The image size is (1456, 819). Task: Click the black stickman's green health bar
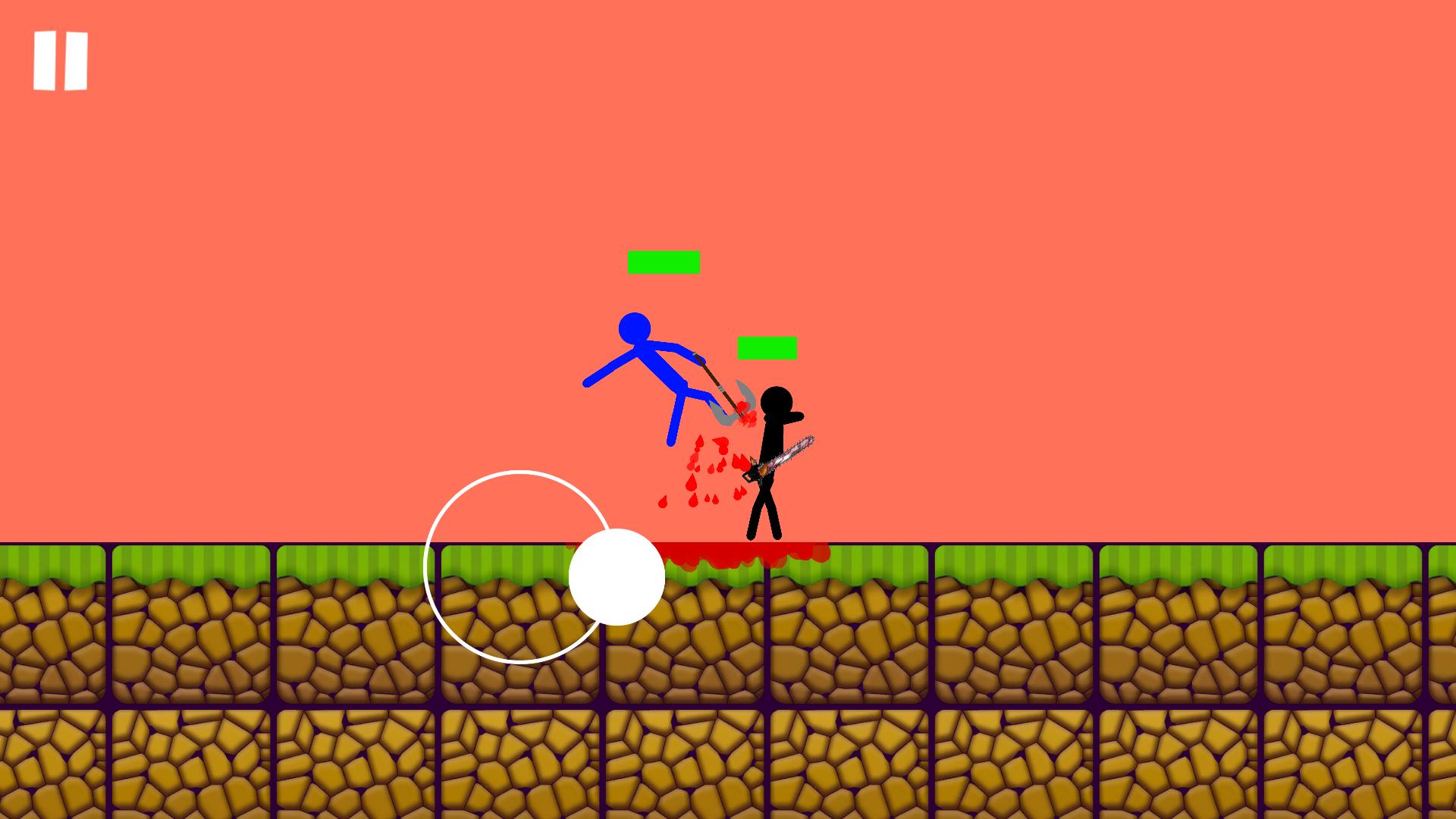(767, 349)
